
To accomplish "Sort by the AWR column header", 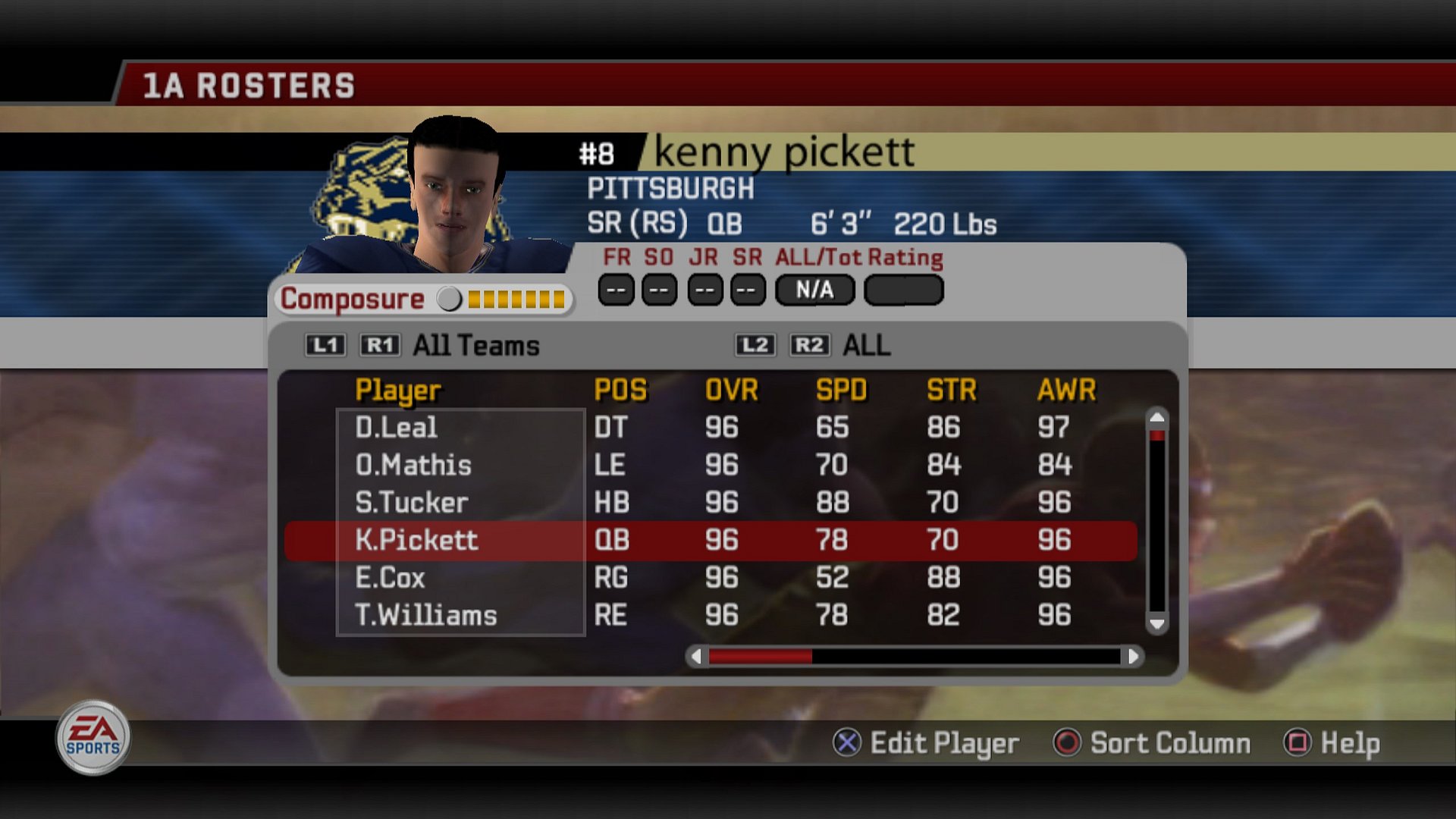I will pyautogui.click(x=1066, y=391).
